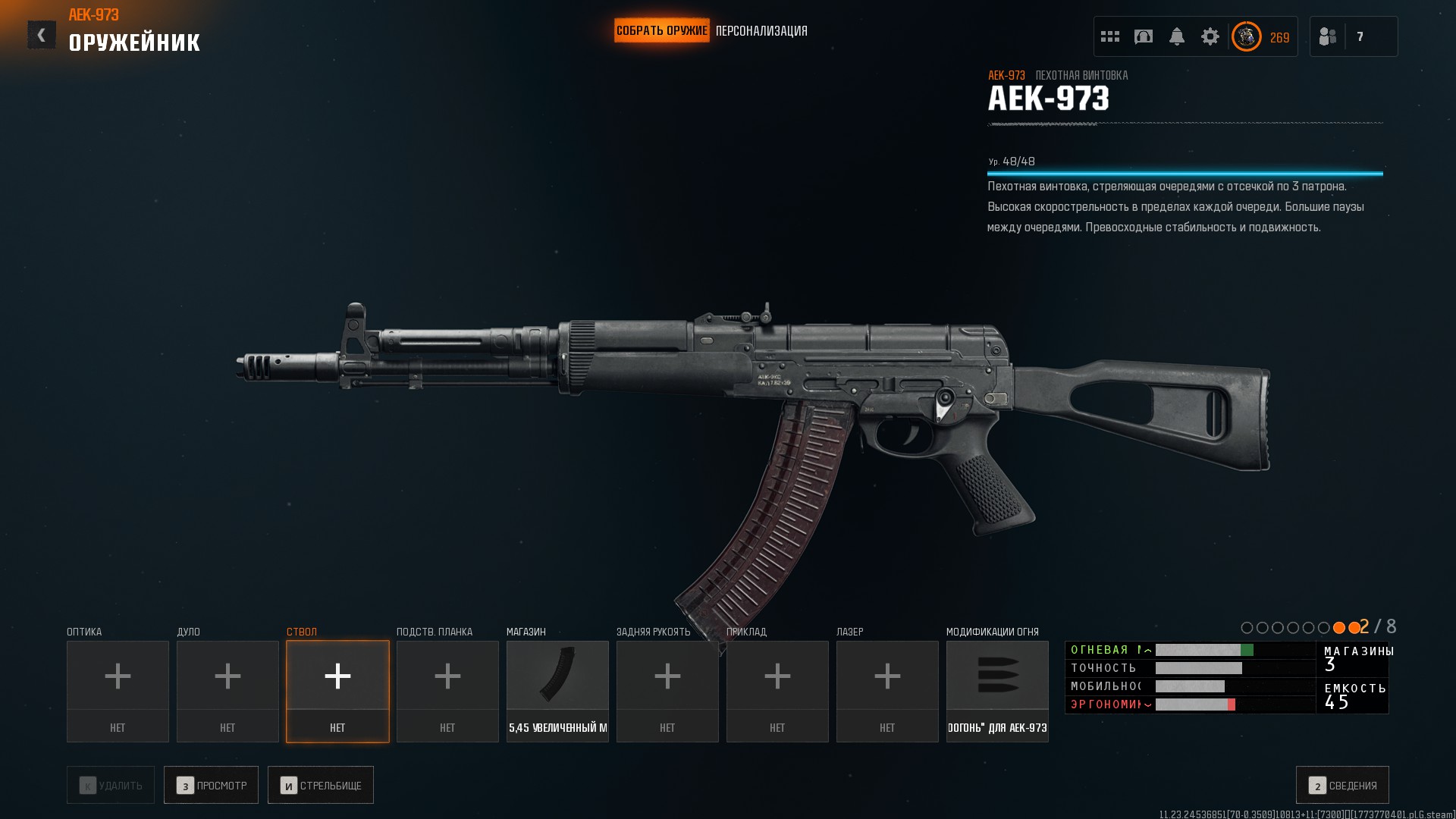Go to the Стрельбище firing range

click(321, 785)
